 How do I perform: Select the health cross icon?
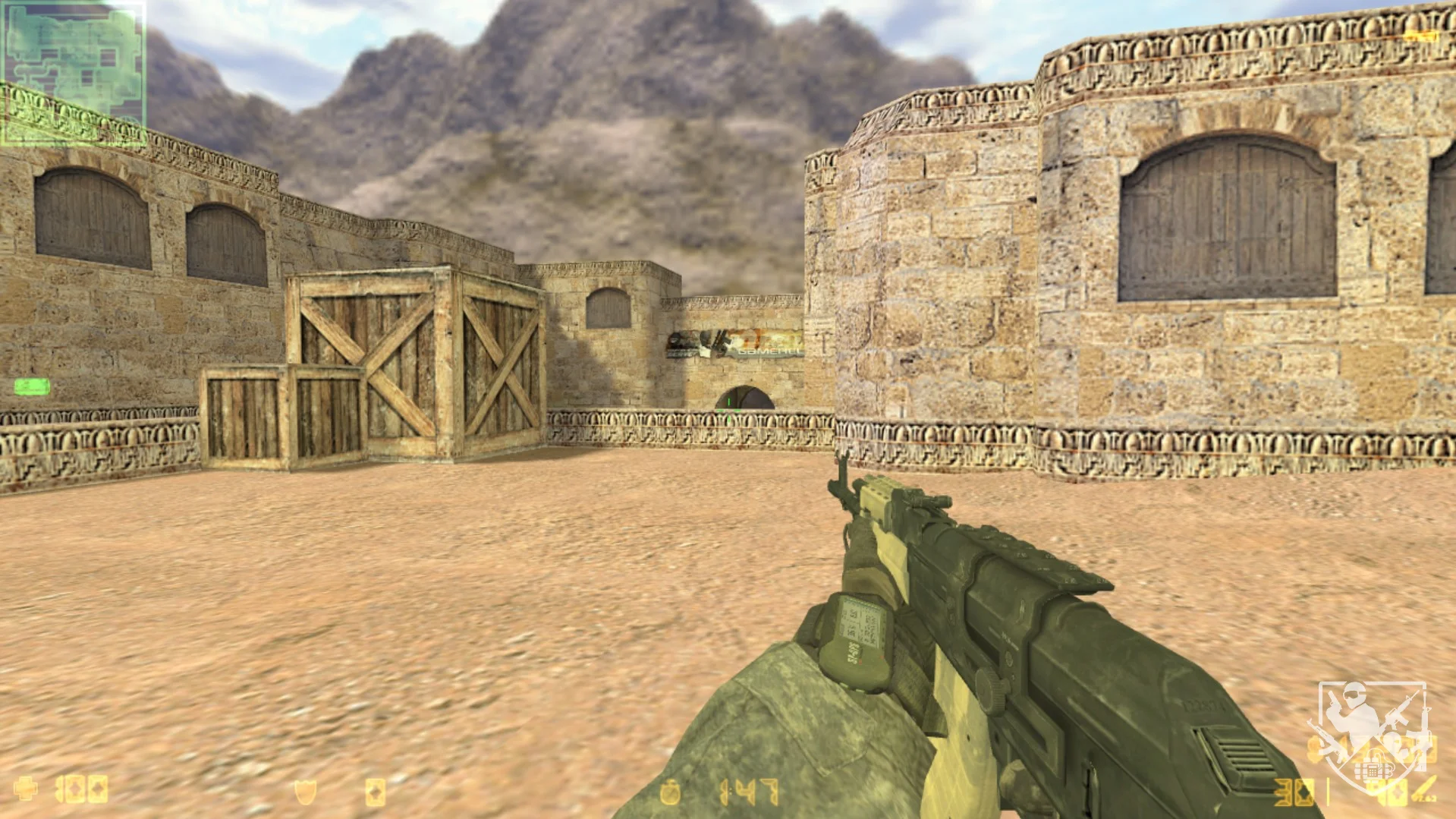point(27,789)
